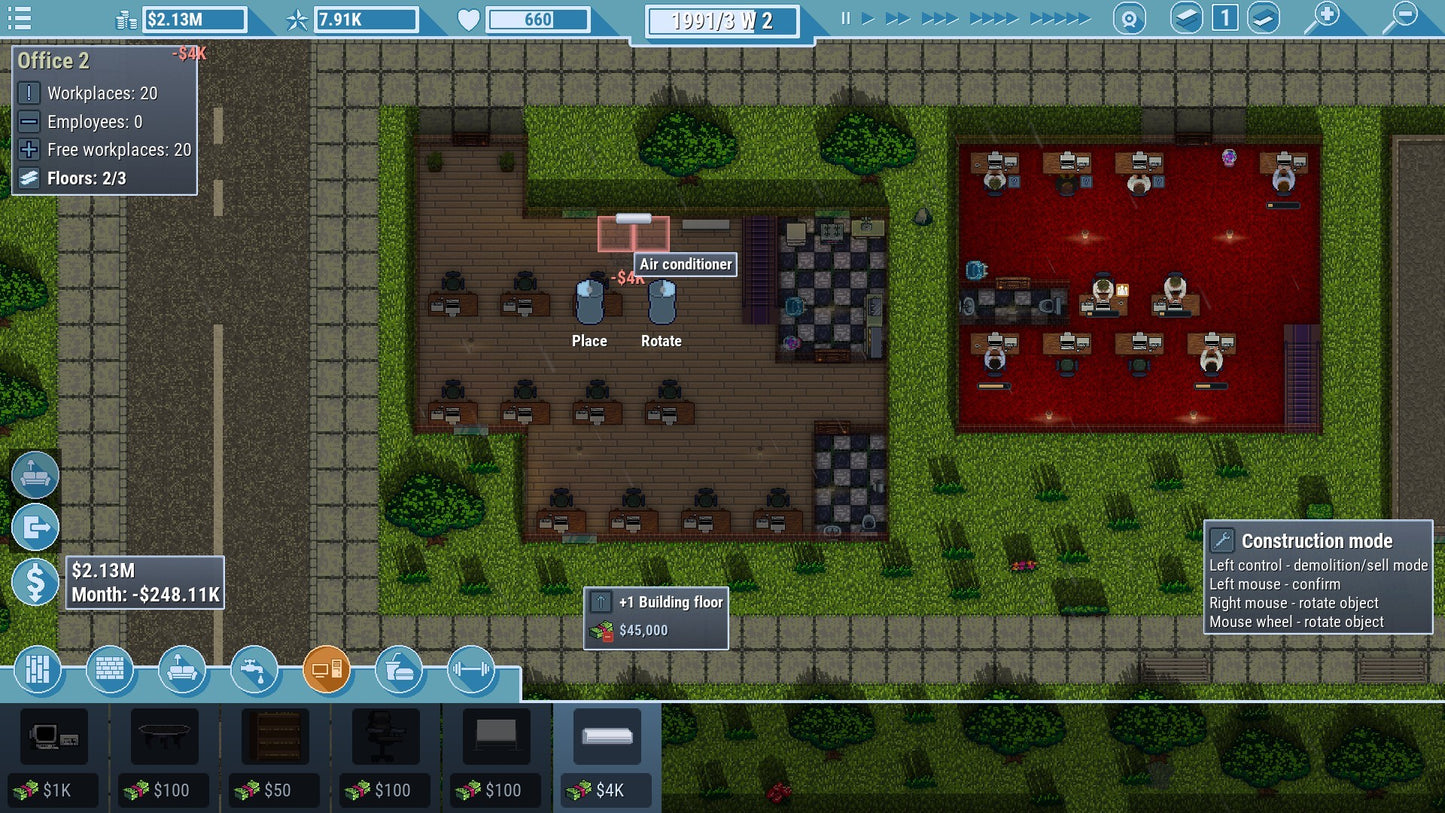
Task: Open the hamburger menu at top left
Action: (19, 18)
